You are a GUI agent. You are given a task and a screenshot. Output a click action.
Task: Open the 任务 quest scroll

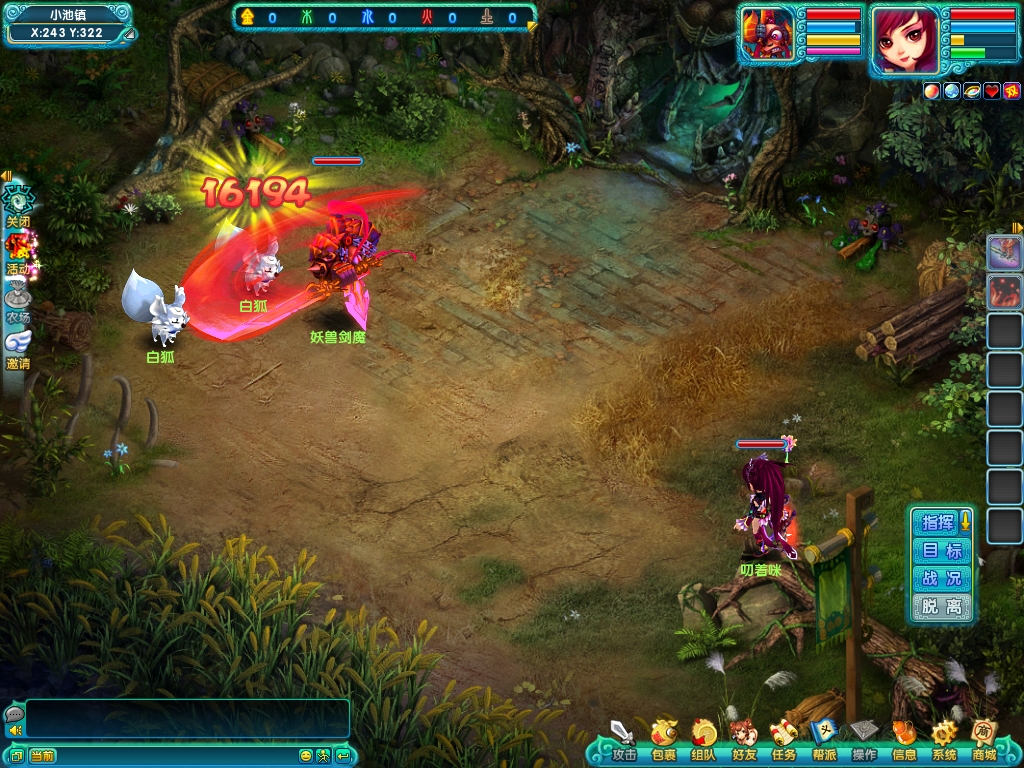783,738
